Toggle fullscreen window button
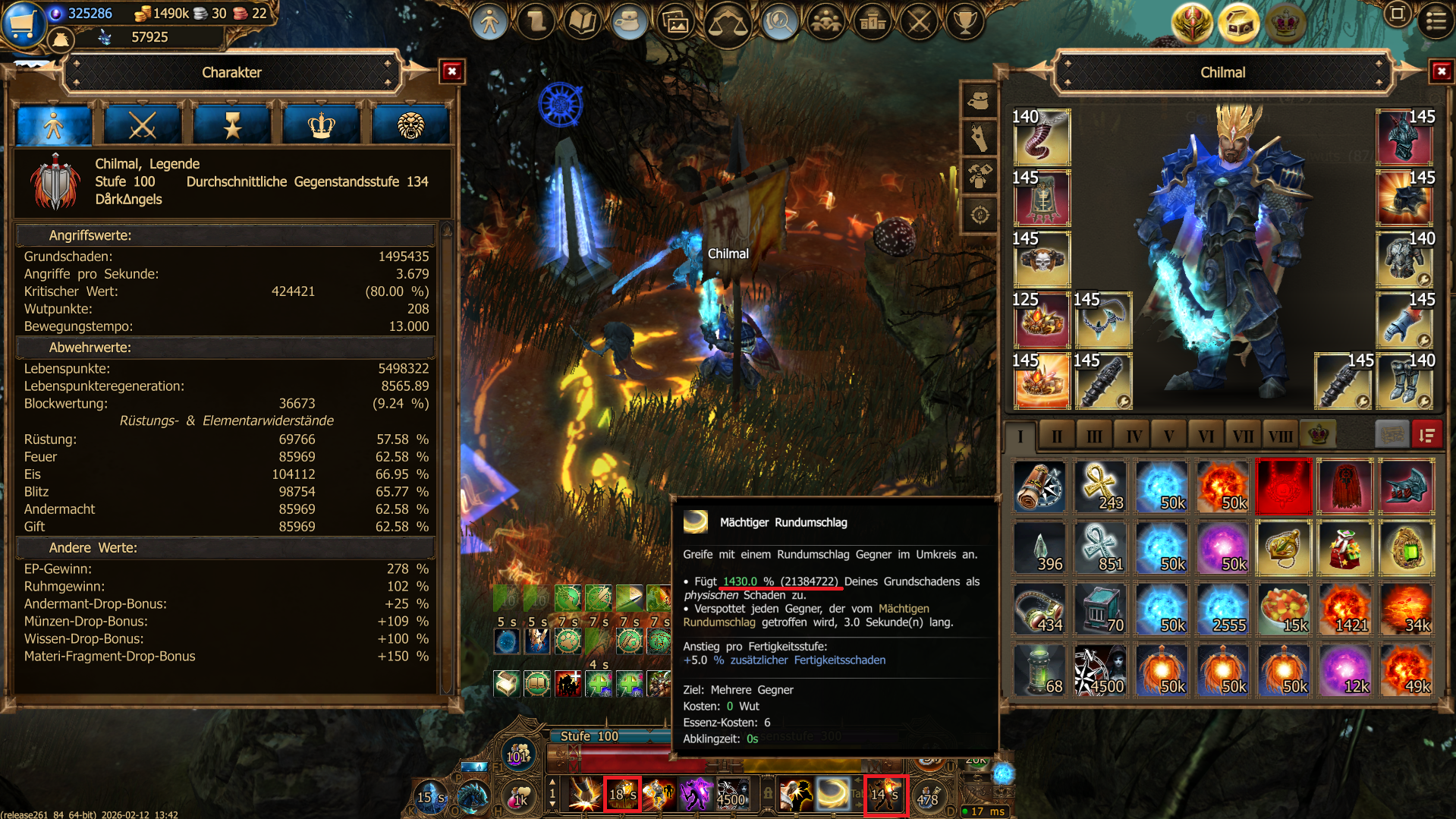This screenshot has height=819, width=1456. coord(1397,14)
